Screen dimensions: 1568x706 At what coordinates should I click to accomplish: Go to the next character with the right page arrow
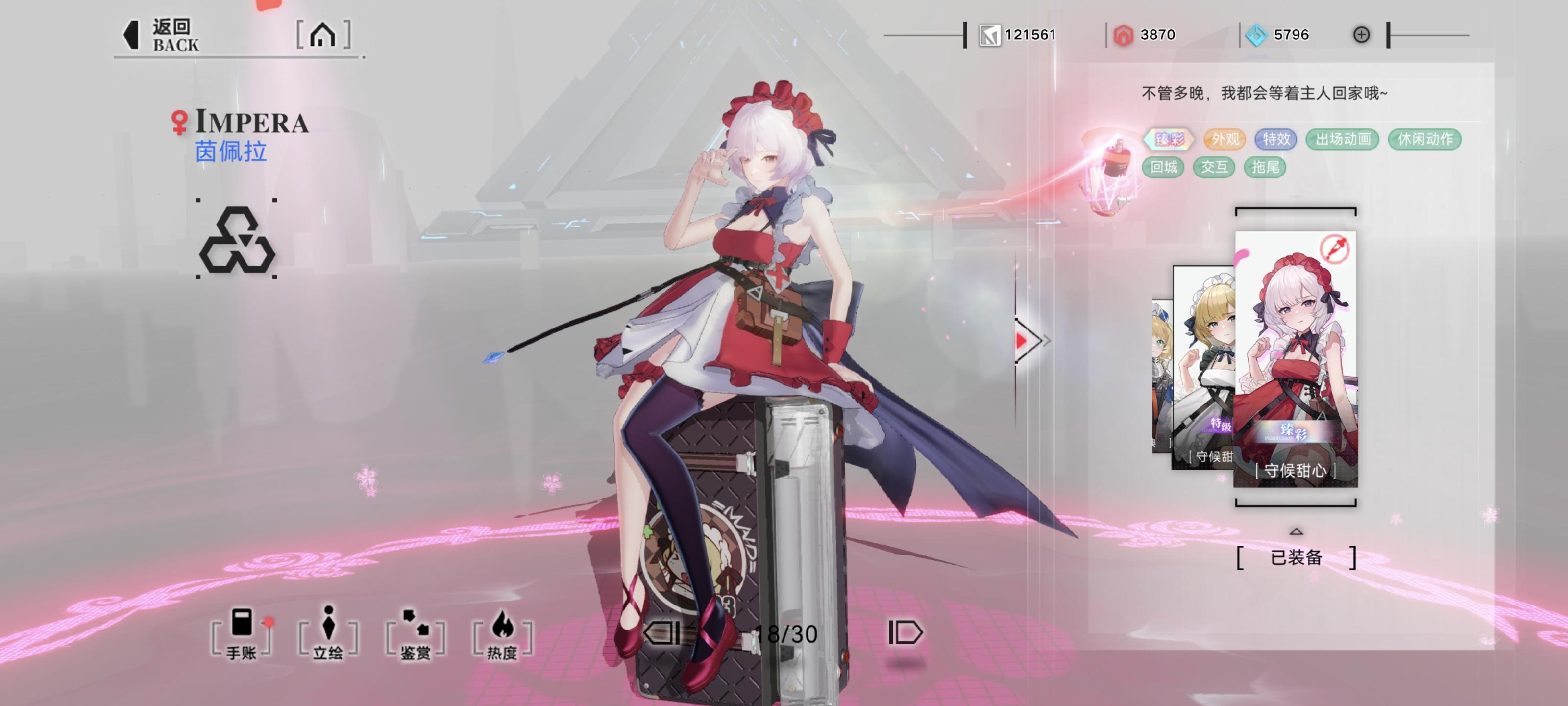tap(906, 633)
